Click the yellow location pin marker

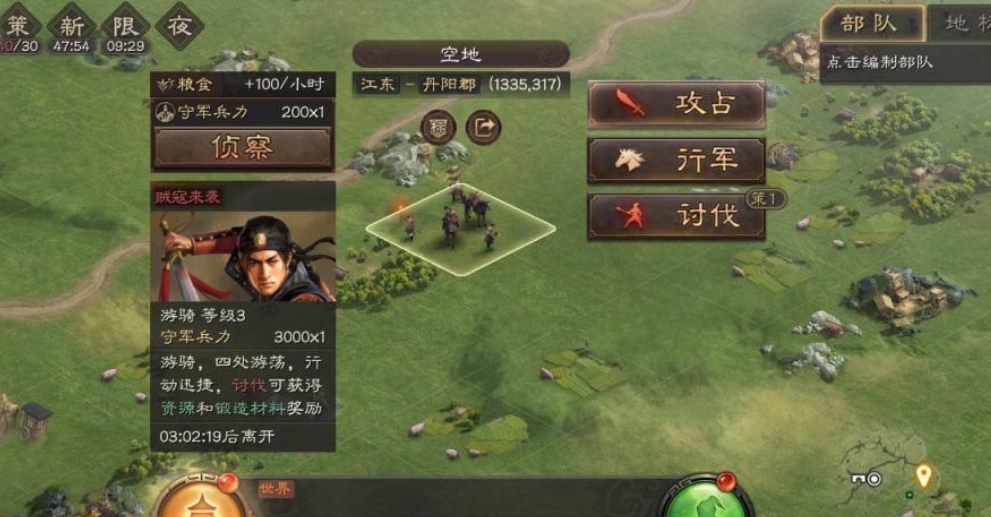[923, 475]
